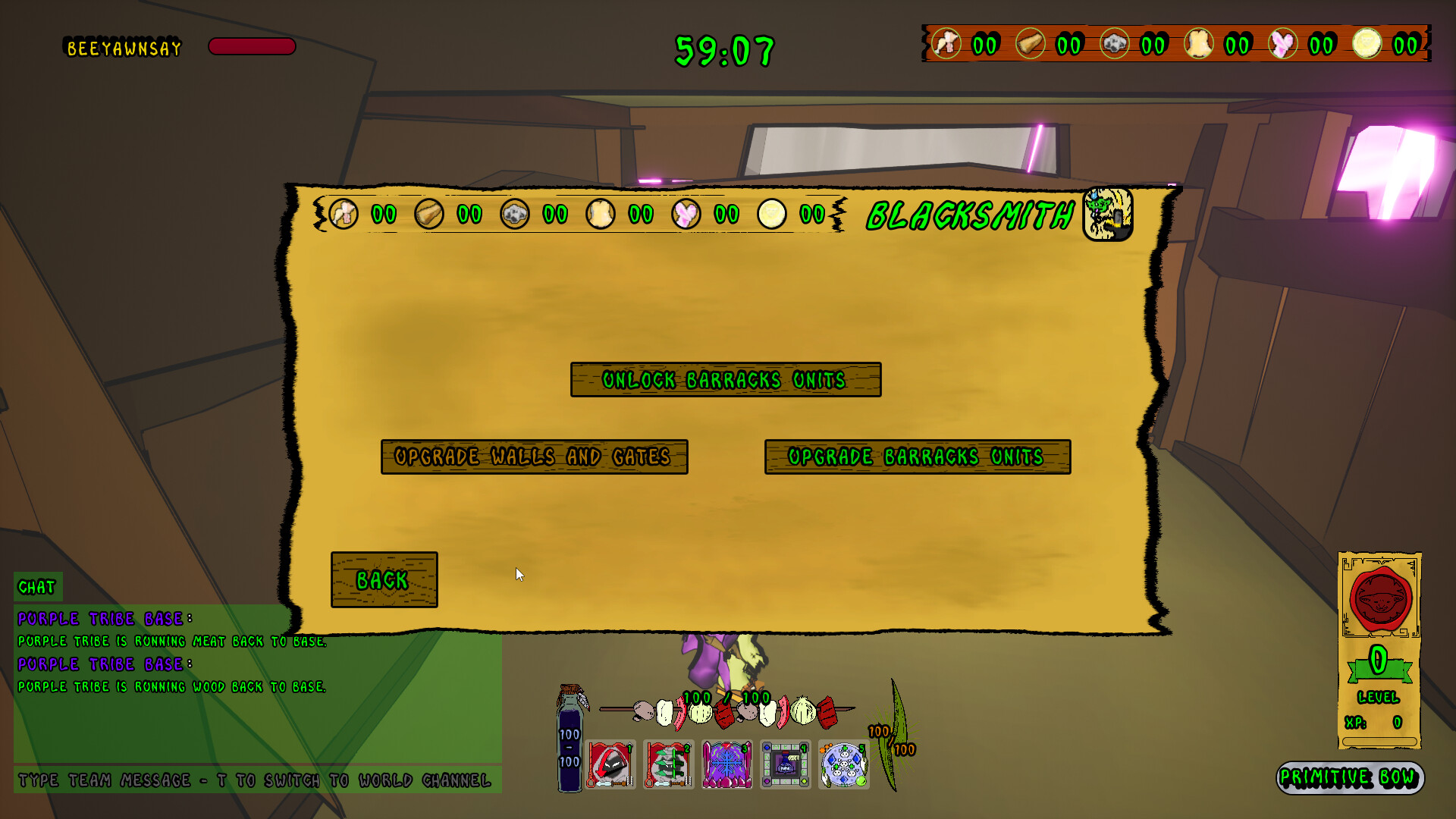Open Upgrade Barracks Units
This screenshot has height=819, width=1456.
tap(917, 457)
